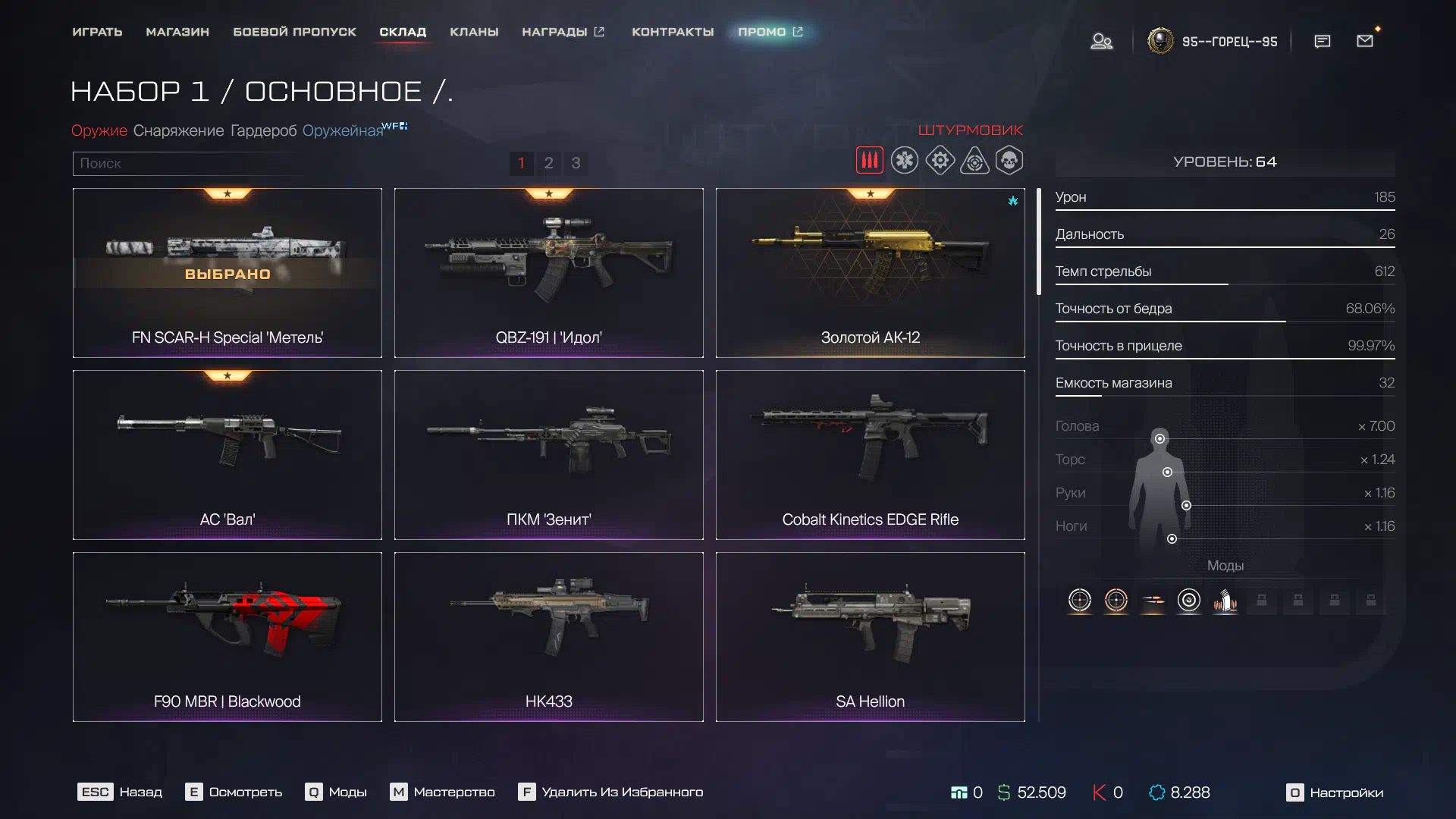Open the Магазин shop menu

pyautogui.click(x=177, y=32)
